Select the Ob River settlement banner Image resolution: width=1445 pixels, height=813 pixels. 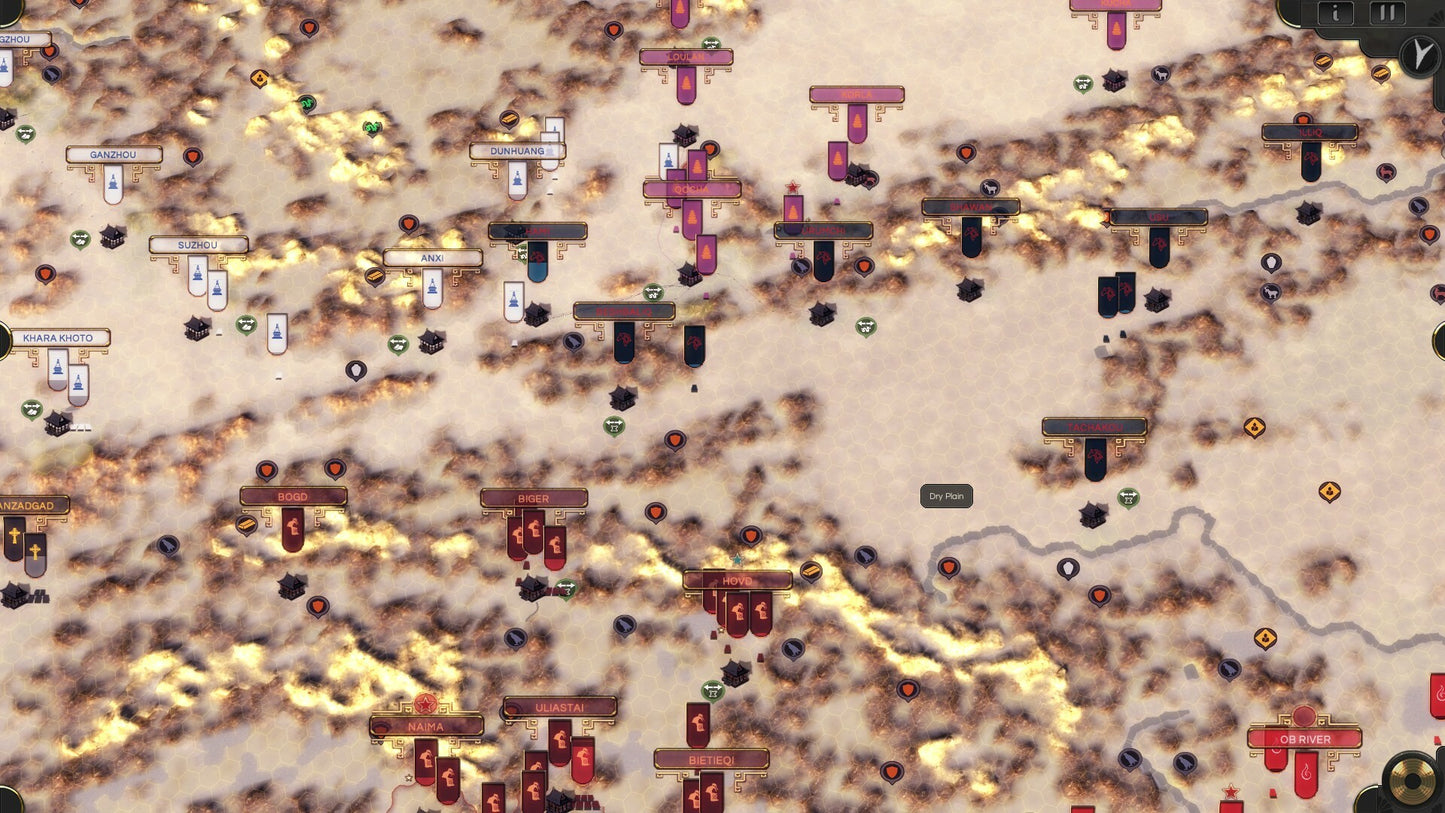1305,739
